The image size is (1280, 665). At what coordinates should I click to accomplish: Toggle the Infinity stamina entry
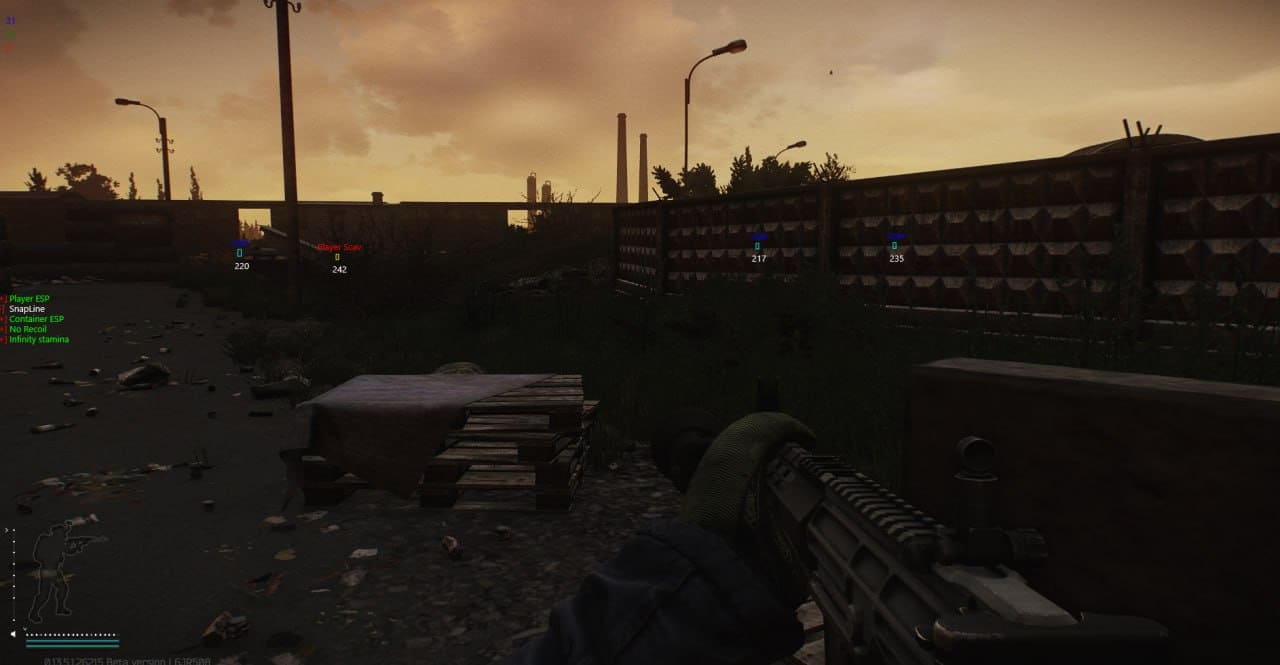tap(39, 340)
